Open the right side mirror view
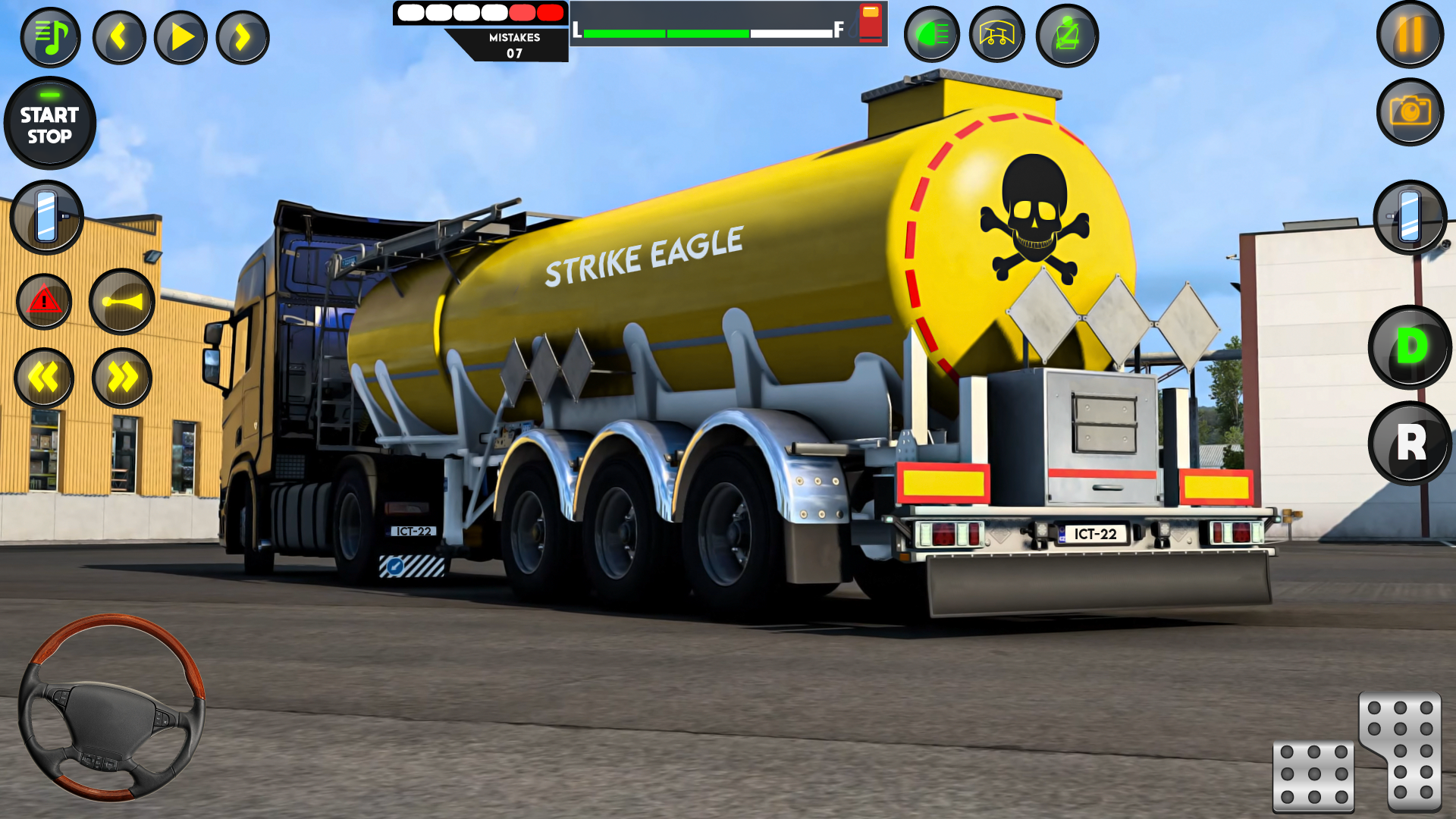Viewport: 1456px width, 819px height. pos(1410,218)
